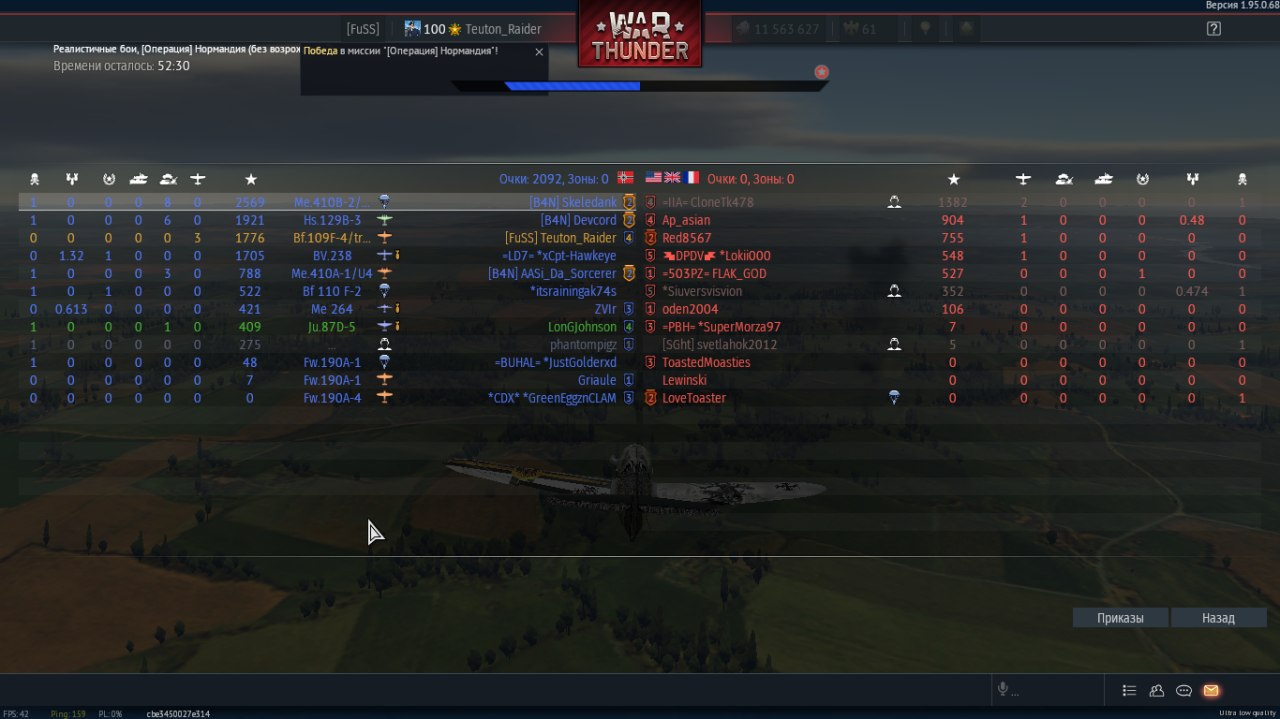Open the Teuton_Raider profile in top bar

(x=502, y=29)
